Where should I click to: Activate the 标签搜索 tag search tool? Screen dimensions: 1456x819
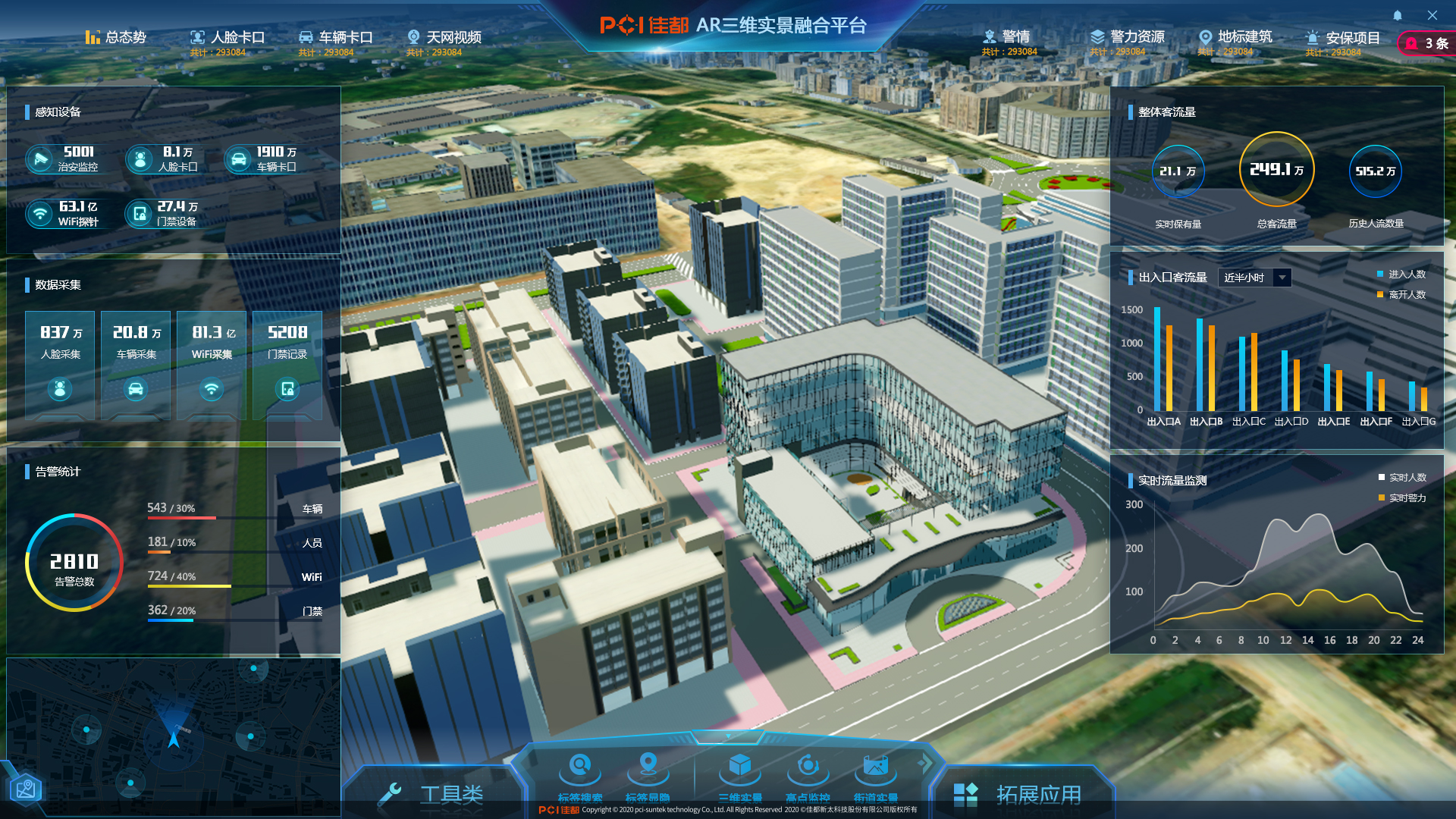pos(580,775)
